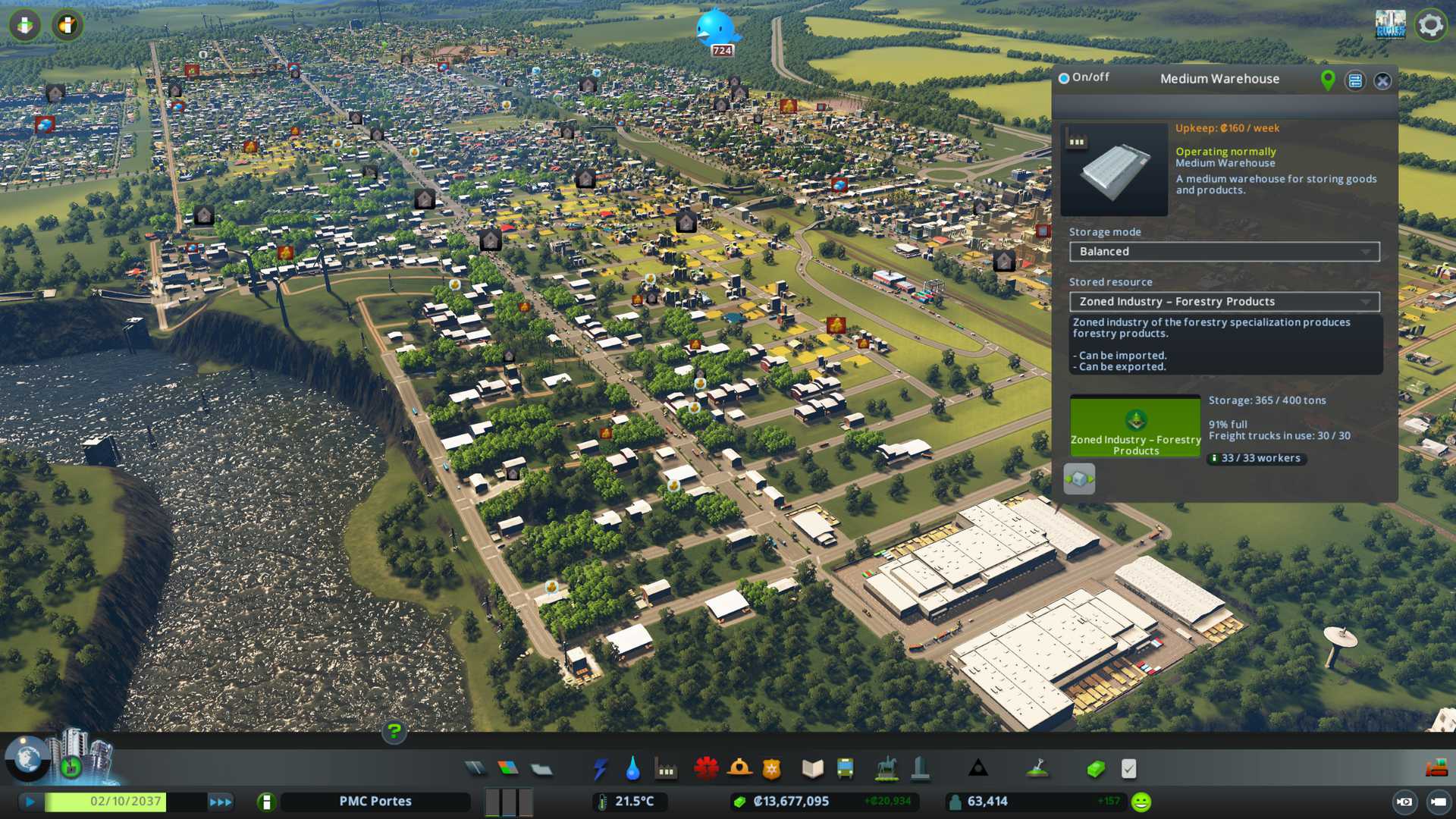
Task: Open the blue Chirper bird feed
Action: [715, 29]
